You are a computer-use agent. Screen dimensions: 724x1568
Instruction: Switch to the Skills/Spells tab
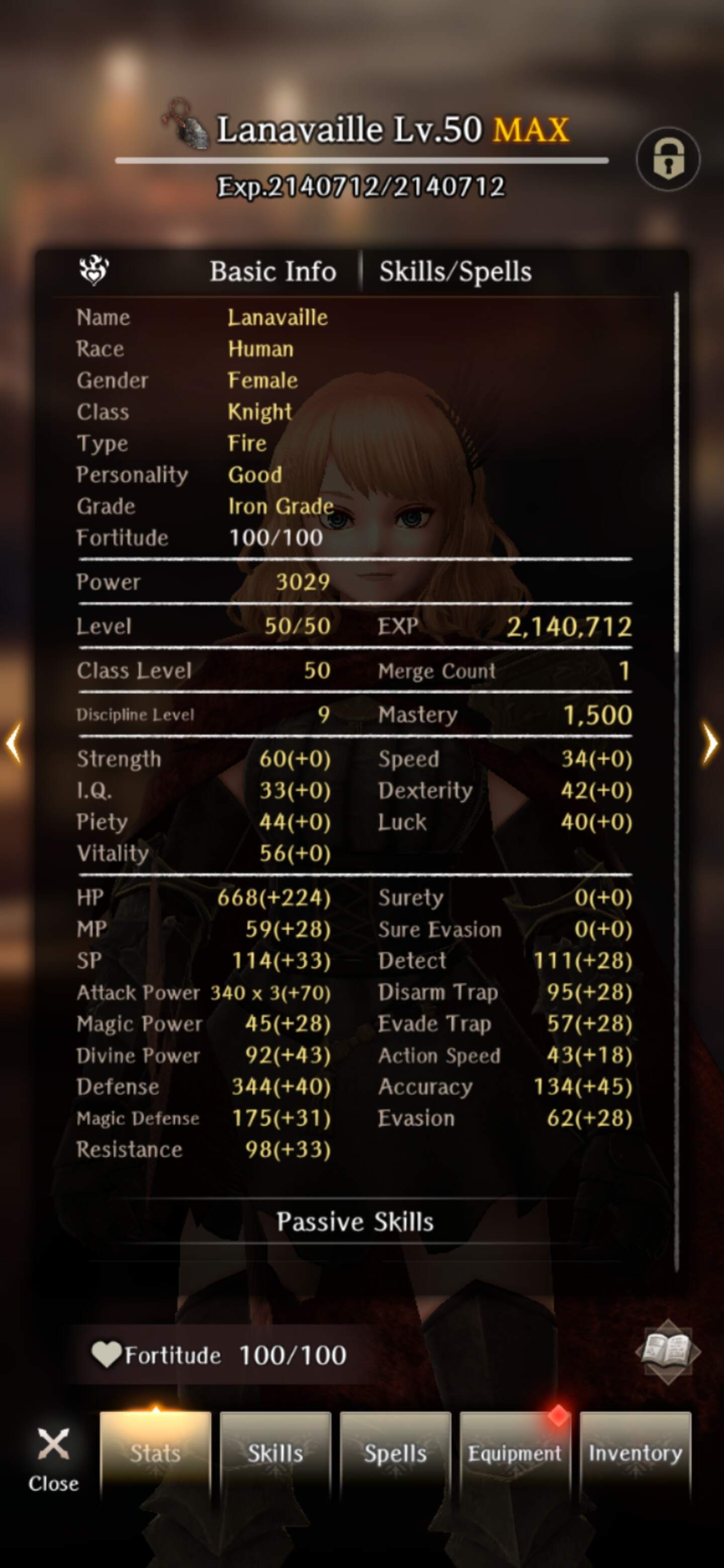(454, 271)
